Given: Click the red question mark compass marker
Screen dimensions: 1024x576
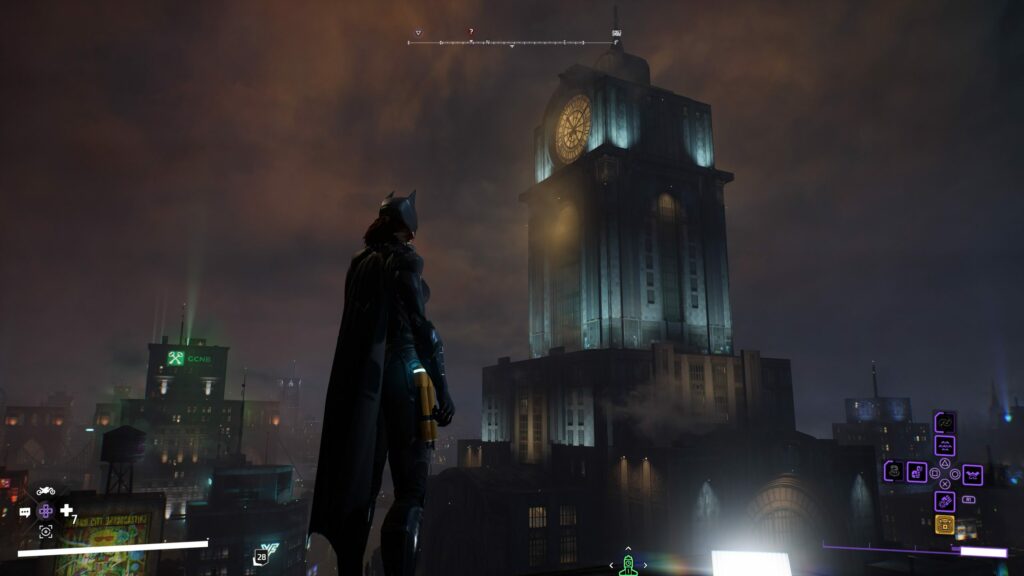Looking at the screenshot, I should [x=471, y=32].
